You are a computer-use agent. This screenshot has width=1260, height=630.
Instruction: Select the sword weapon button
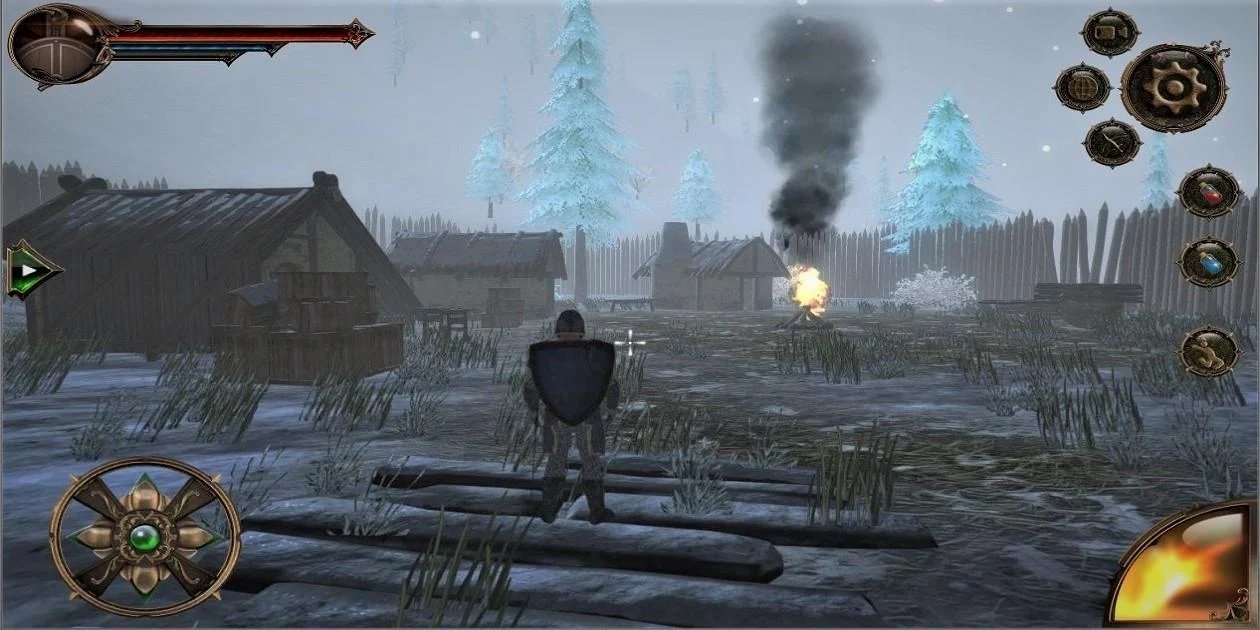(1112, 142)
